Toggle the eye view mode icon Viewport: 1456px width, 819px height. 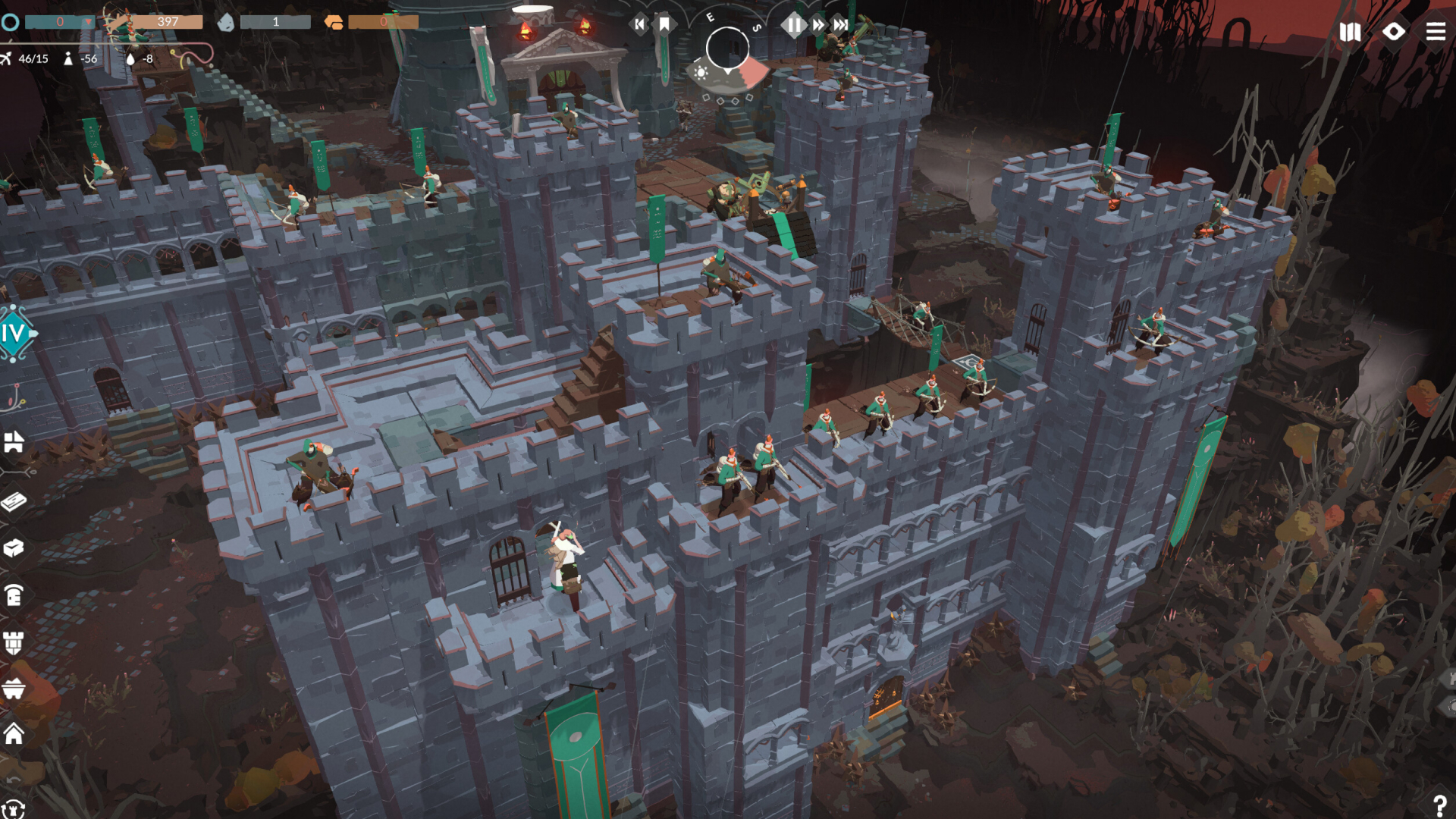click(1393, 32)
